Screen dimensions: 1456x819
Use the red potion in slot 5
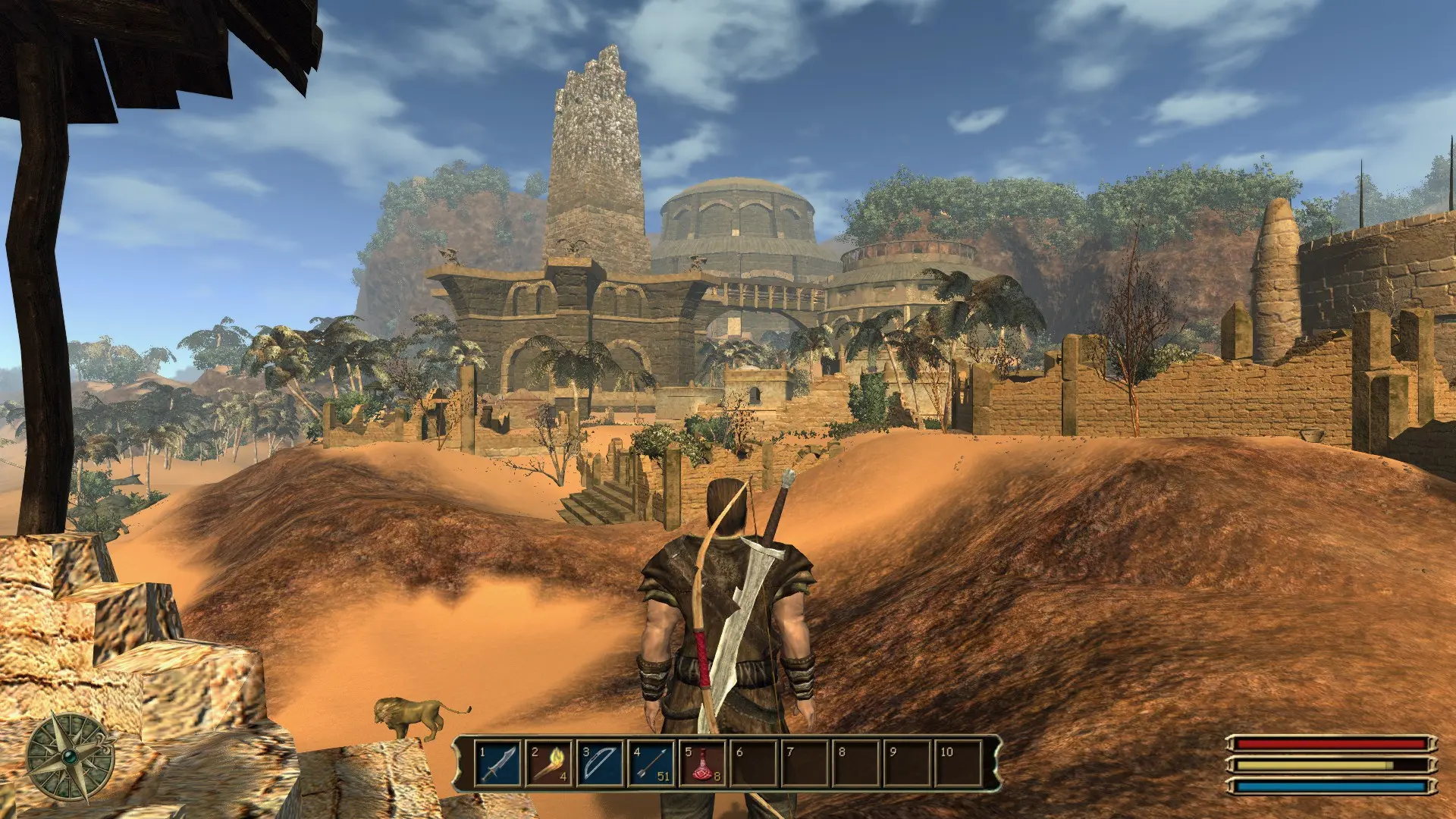point(702,764)
